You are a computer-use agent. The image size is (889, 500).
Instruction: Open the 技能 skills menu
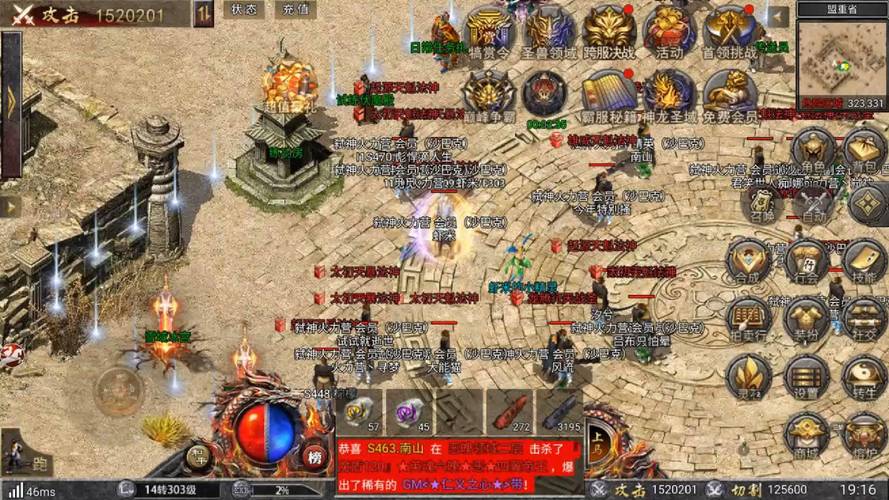click(x=864, y=260)
